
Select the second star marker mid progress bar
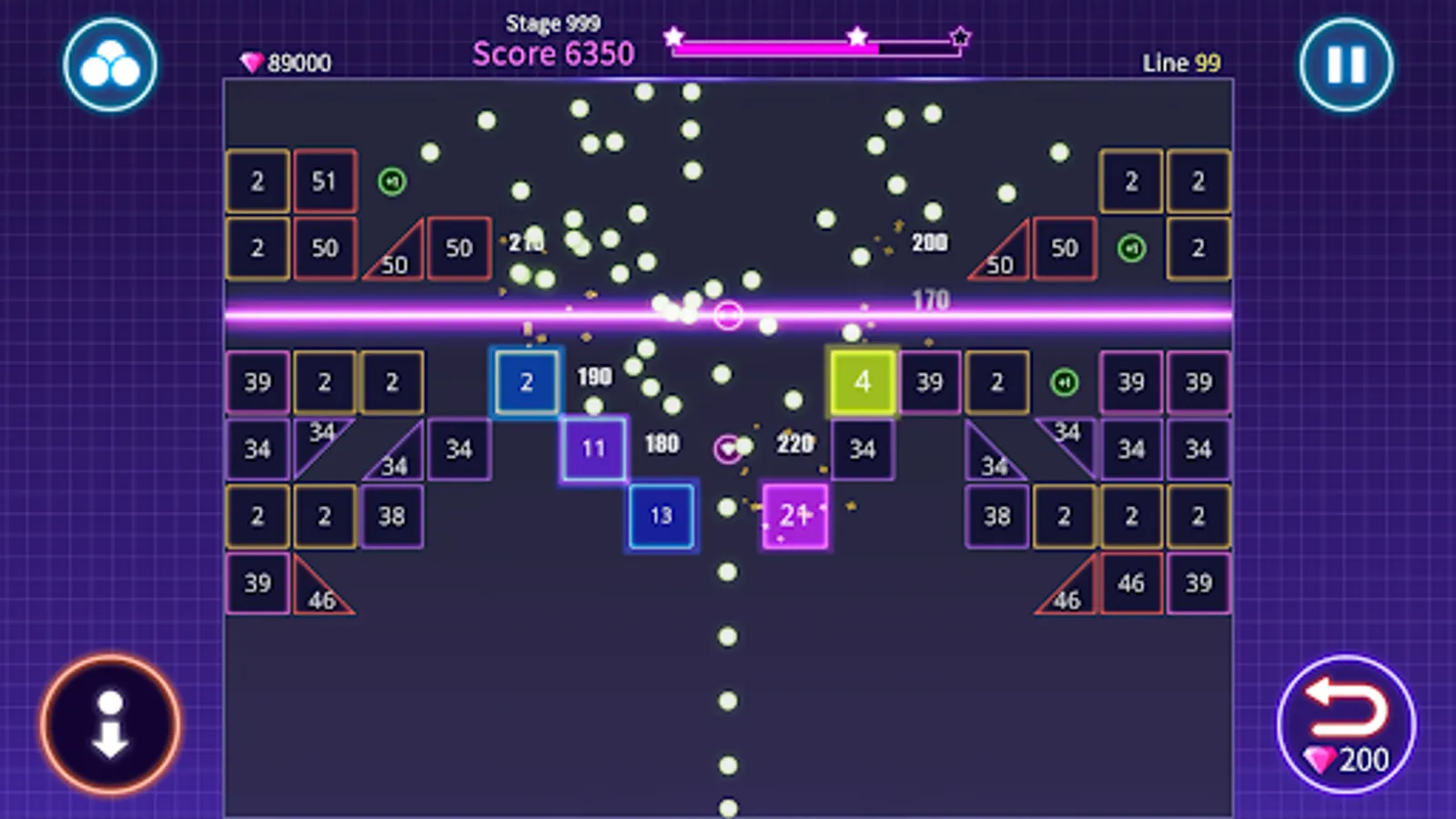tap(856, 35)
